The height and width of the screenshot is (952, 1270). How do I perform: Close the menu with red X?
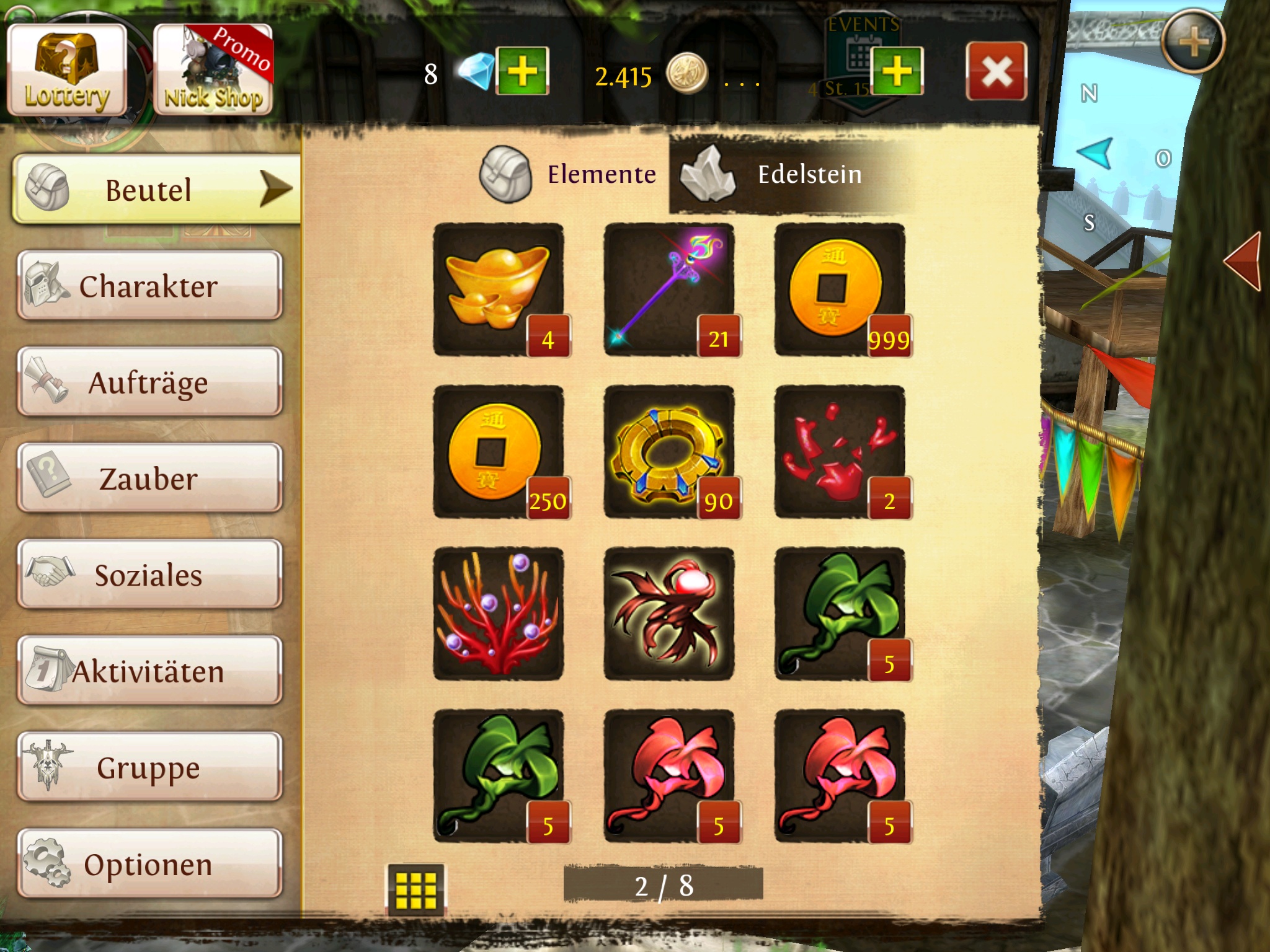point(996,71)
